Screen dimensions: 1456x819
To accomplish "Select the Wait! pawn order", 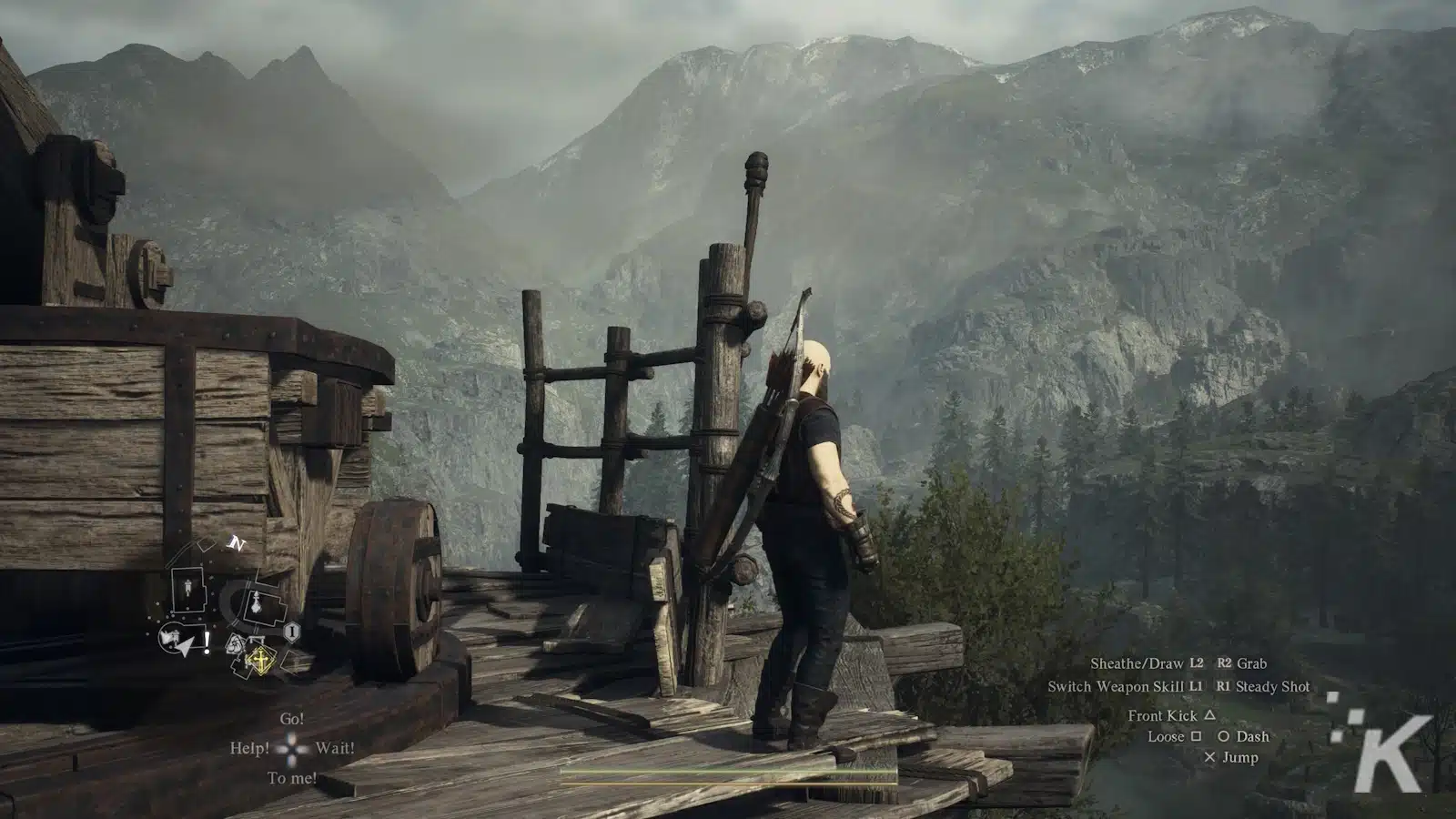I will coord(333,749).
